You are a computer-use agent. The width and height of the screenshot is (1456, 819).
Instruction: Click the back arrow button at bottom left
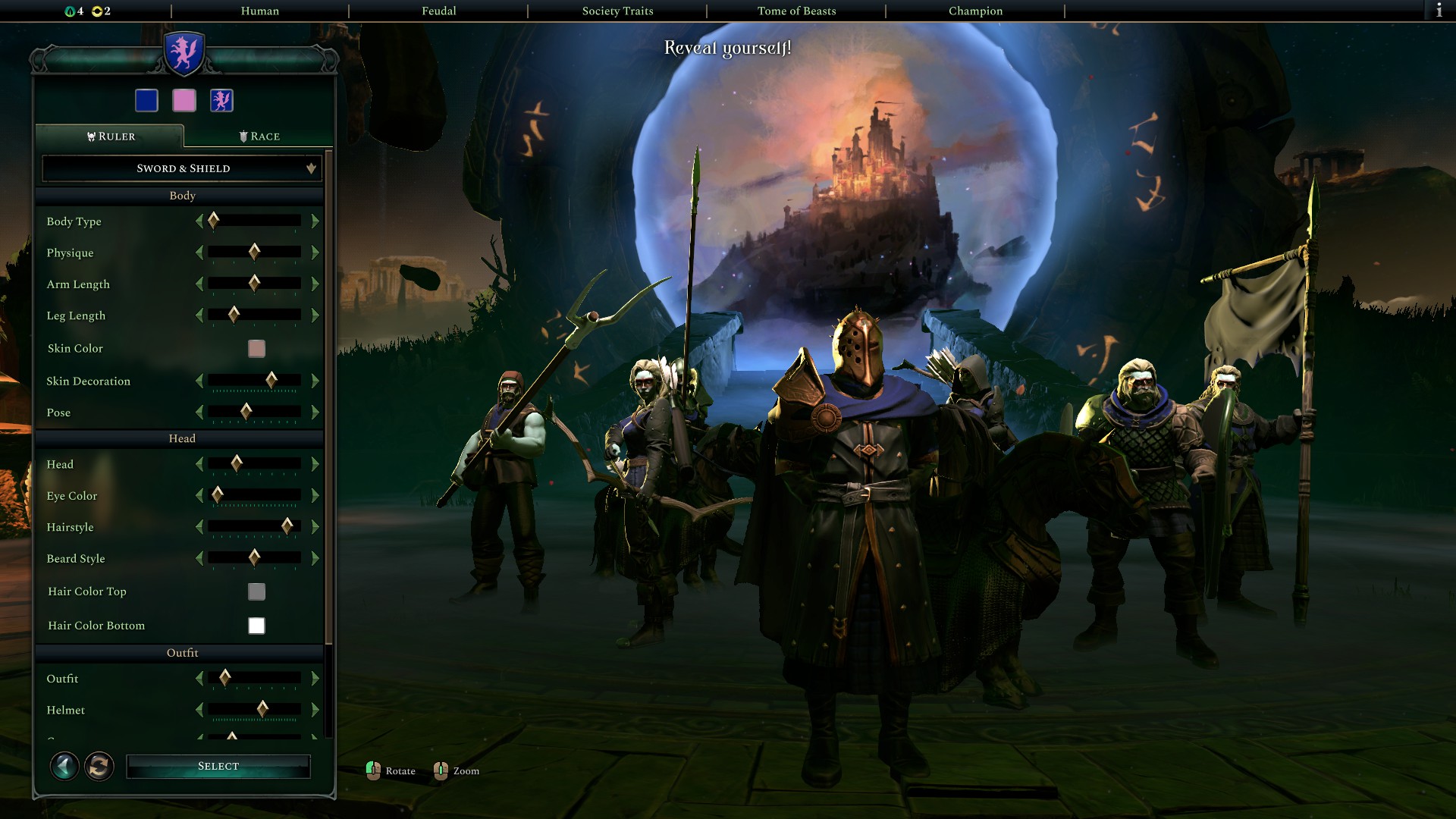click(64, 767)
